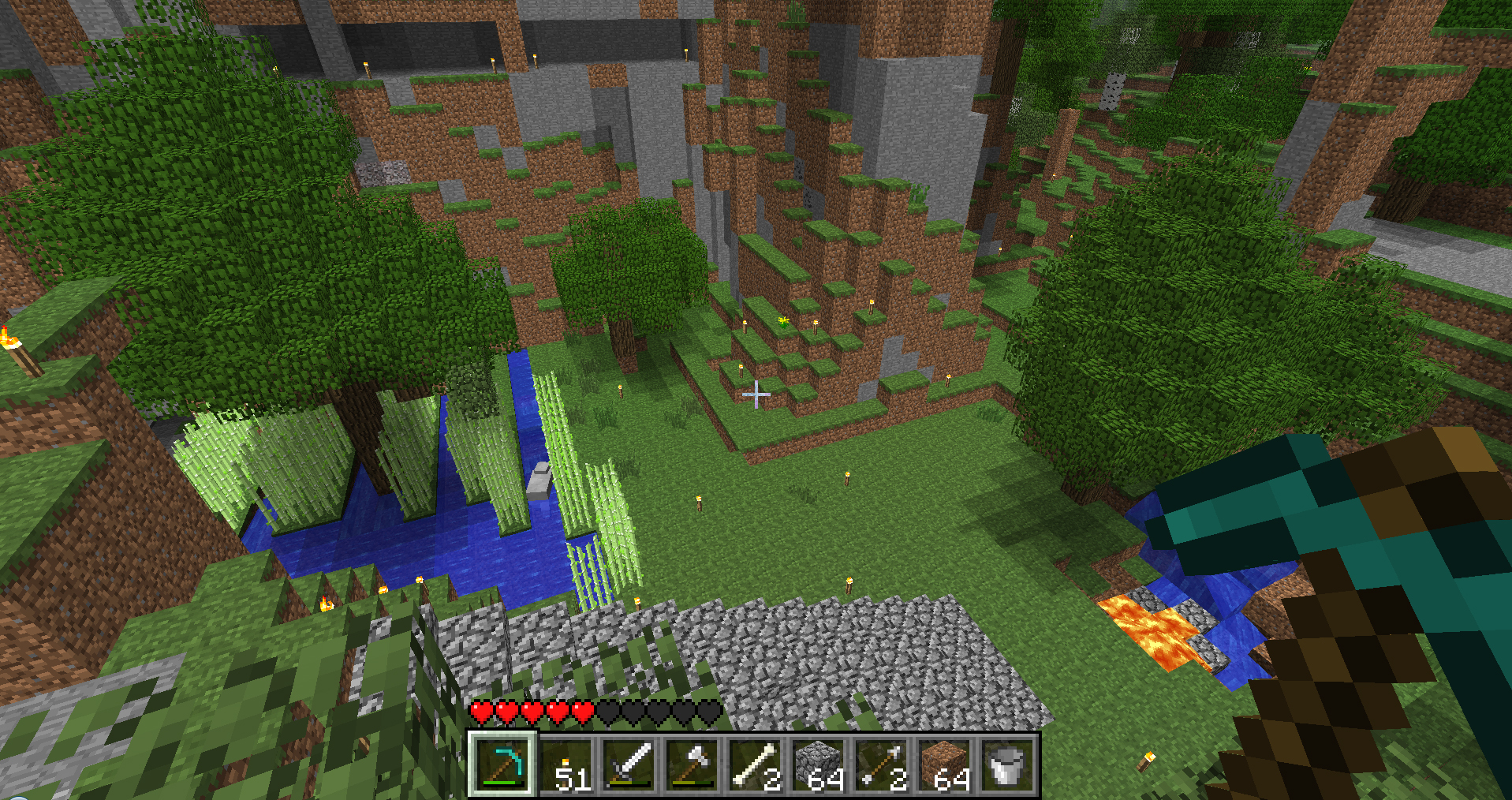The width and height of the screenshot is (1512, 800).
Task: Choose the dirt block stack
Action: click(944, 764)
